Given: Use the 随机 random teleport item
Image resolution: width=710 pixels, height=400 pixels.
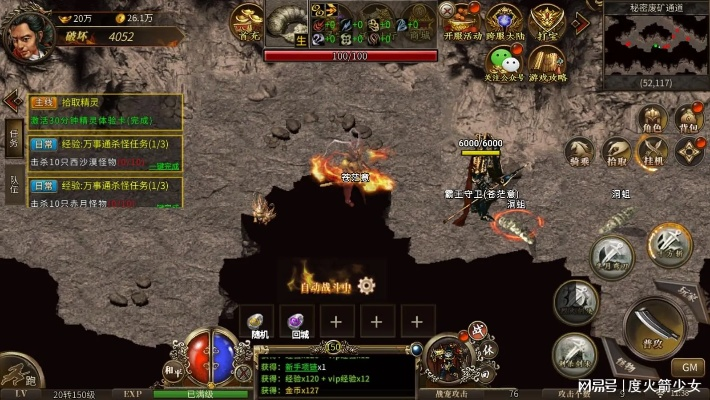Looking at the screenshot, I should 258,322.
